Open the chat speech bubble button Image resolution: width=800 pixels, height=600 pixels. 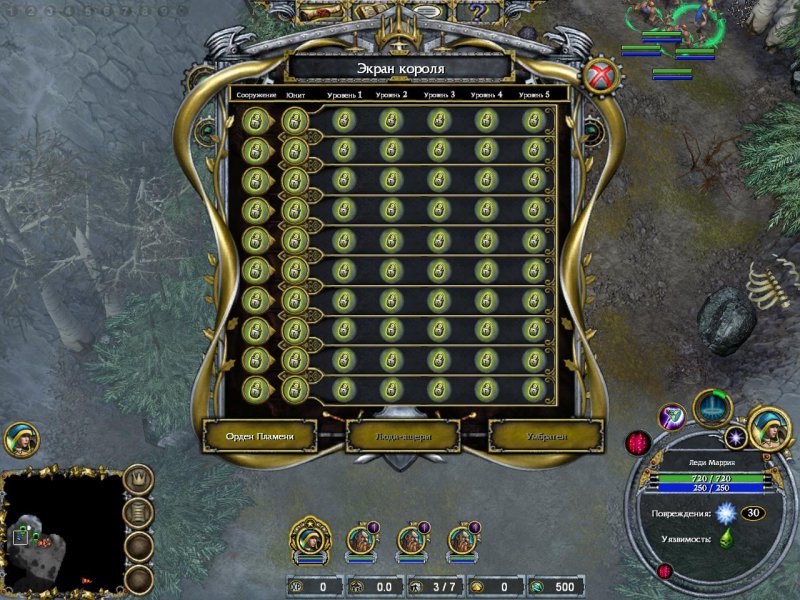[427, 12]
